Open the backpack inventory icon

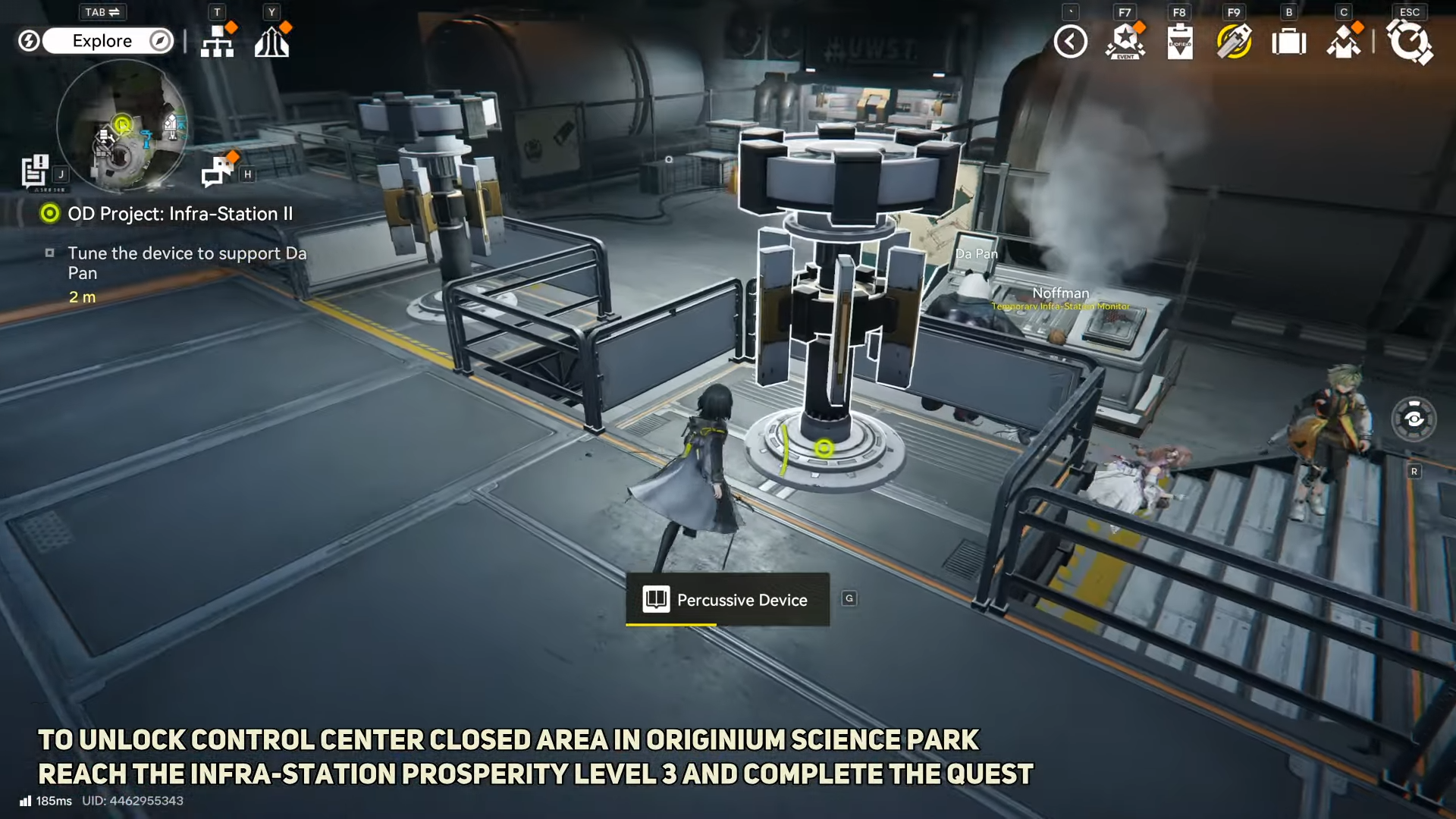1288,42
